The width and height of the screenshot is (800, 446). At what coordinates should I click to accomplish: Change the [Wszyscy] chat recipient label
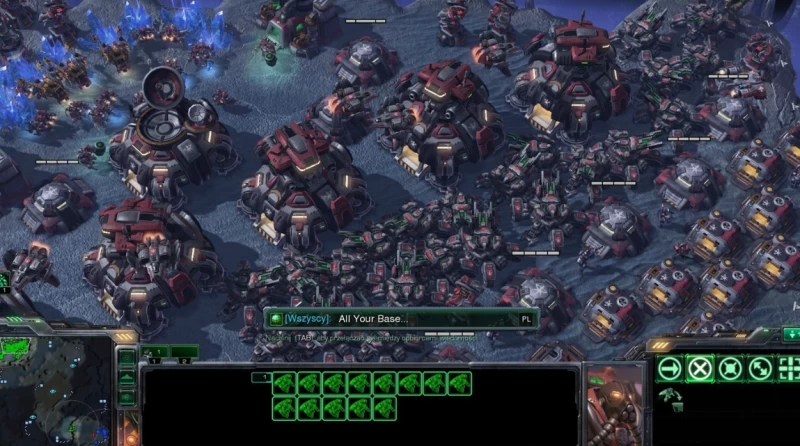click(306, 319)
